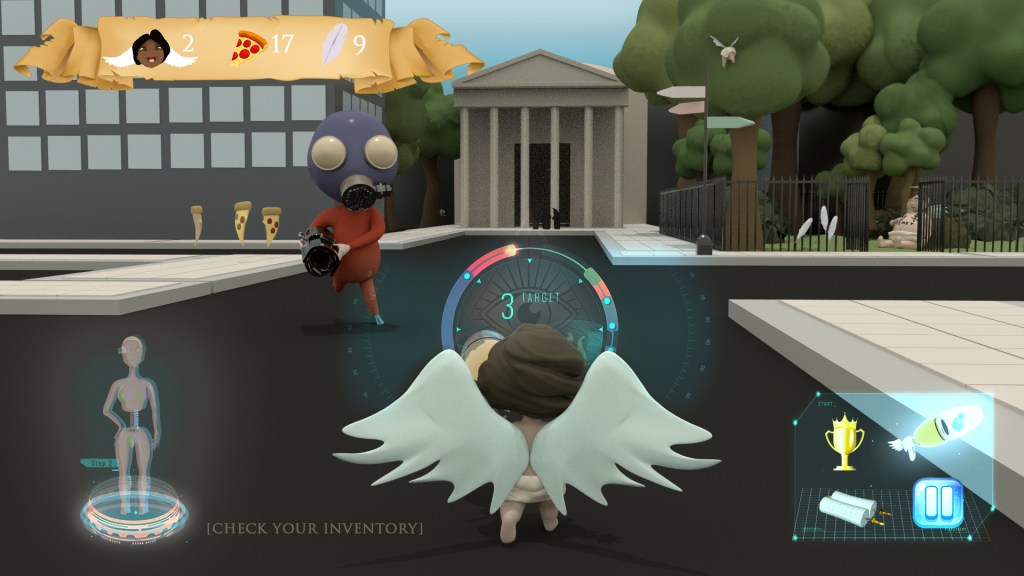The image size is (1024, 576).
Task: Pause the game with the blue pause button
Action: (x=937, y=503)
